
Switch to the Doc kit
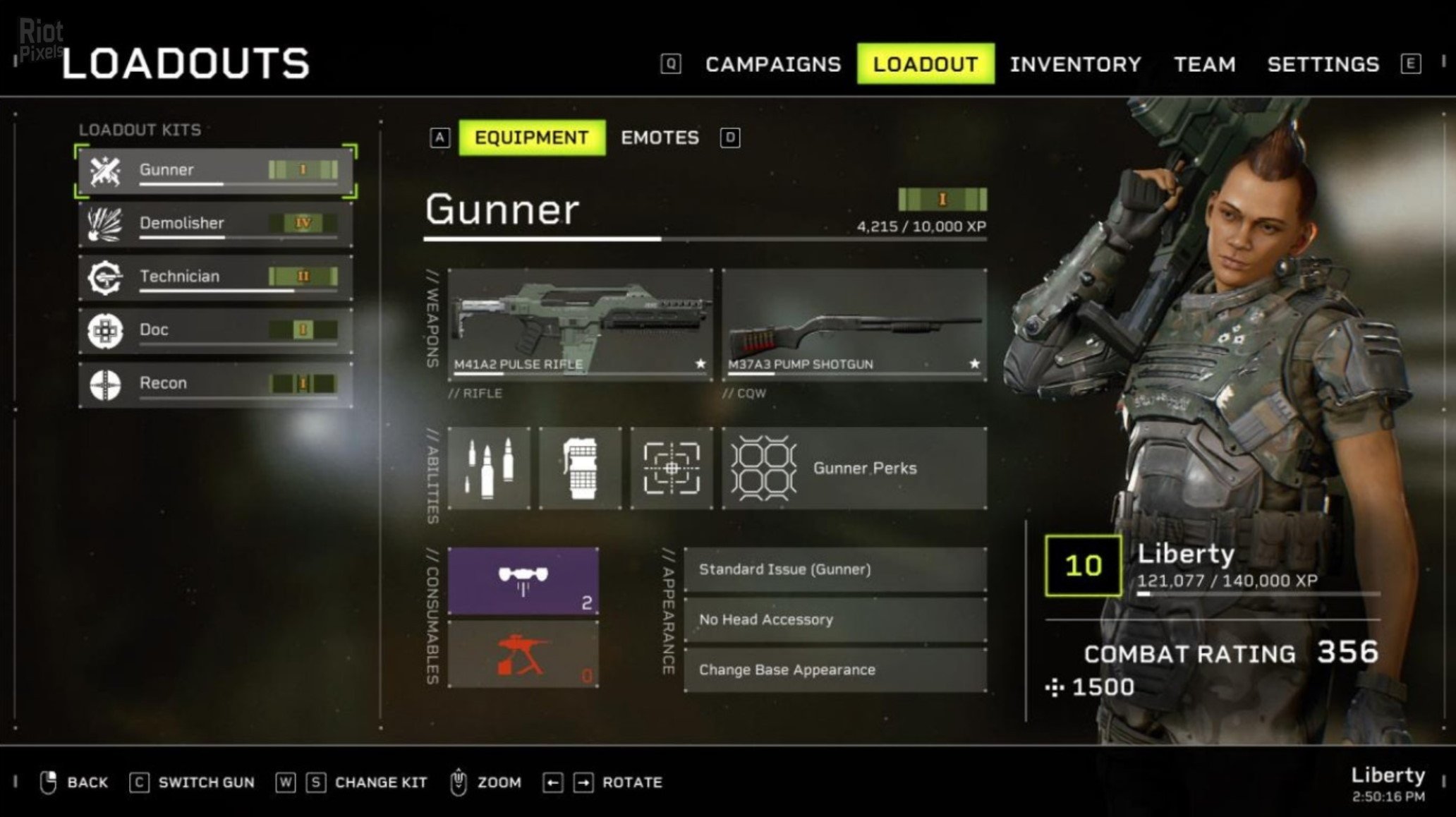pyautogui.click(x=215, y=330)
